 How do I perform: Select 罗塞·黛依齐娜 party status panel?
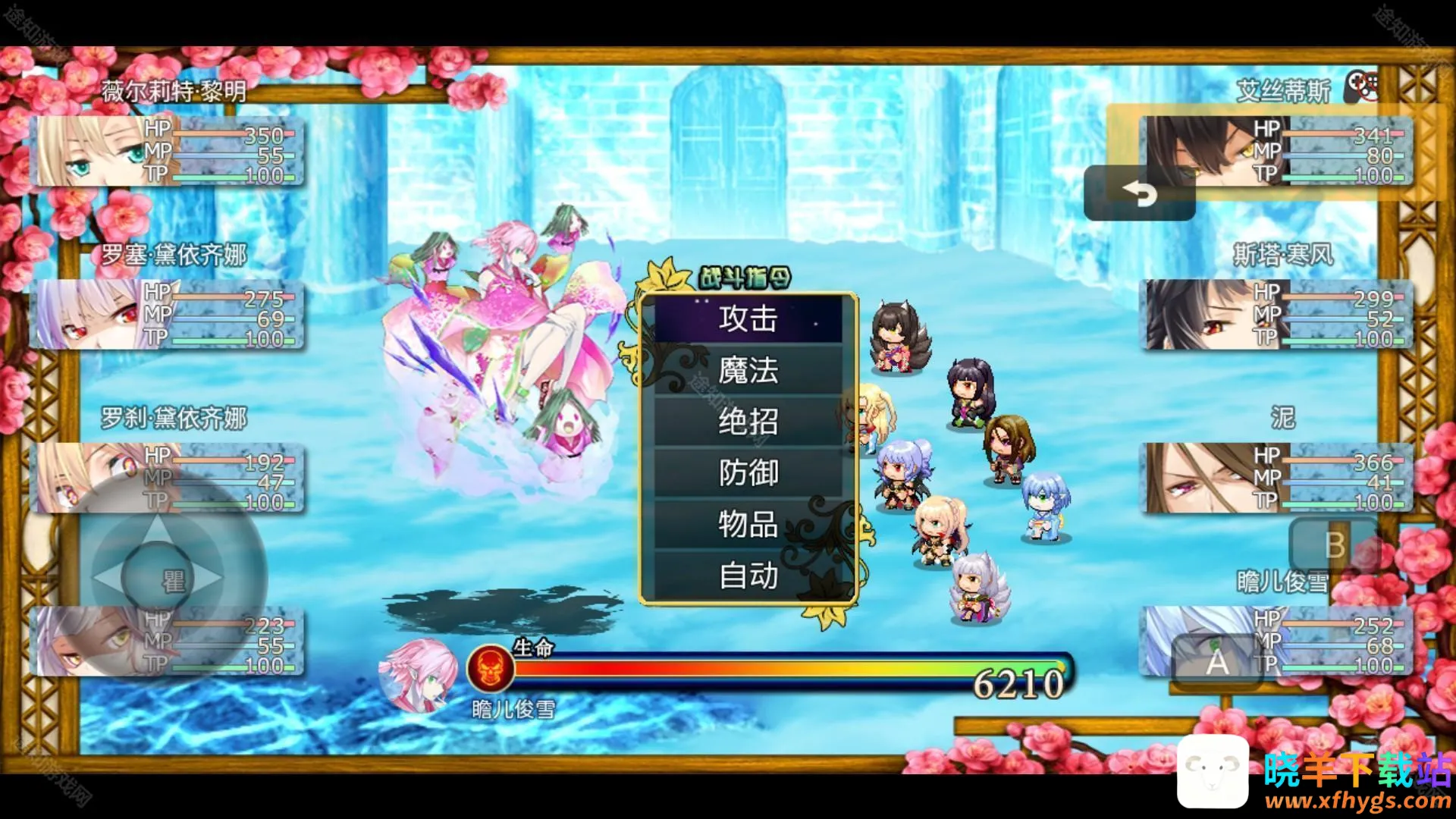[x=167, y=315]
